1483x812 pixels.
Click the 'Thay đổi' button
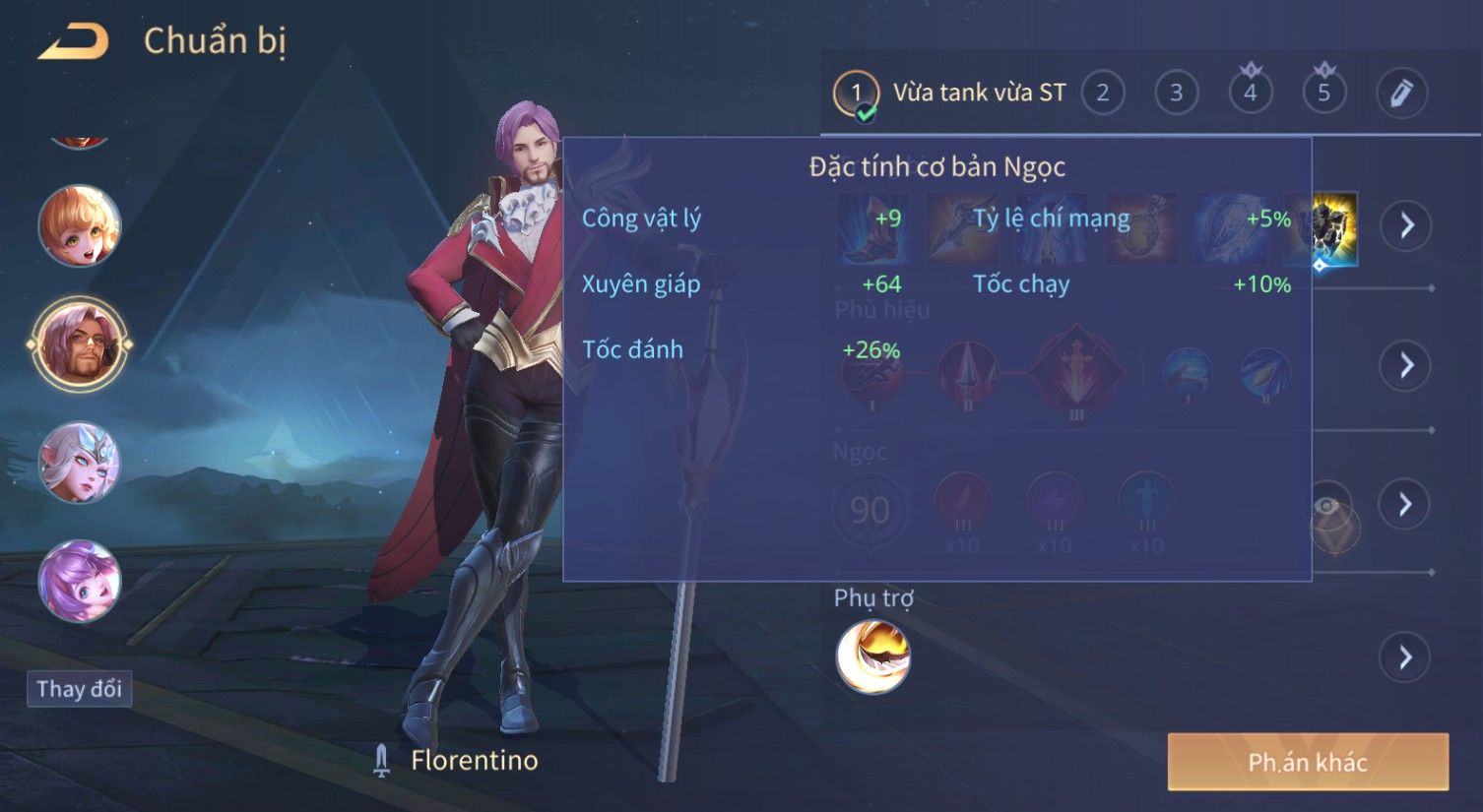click(x=79, y=689)
